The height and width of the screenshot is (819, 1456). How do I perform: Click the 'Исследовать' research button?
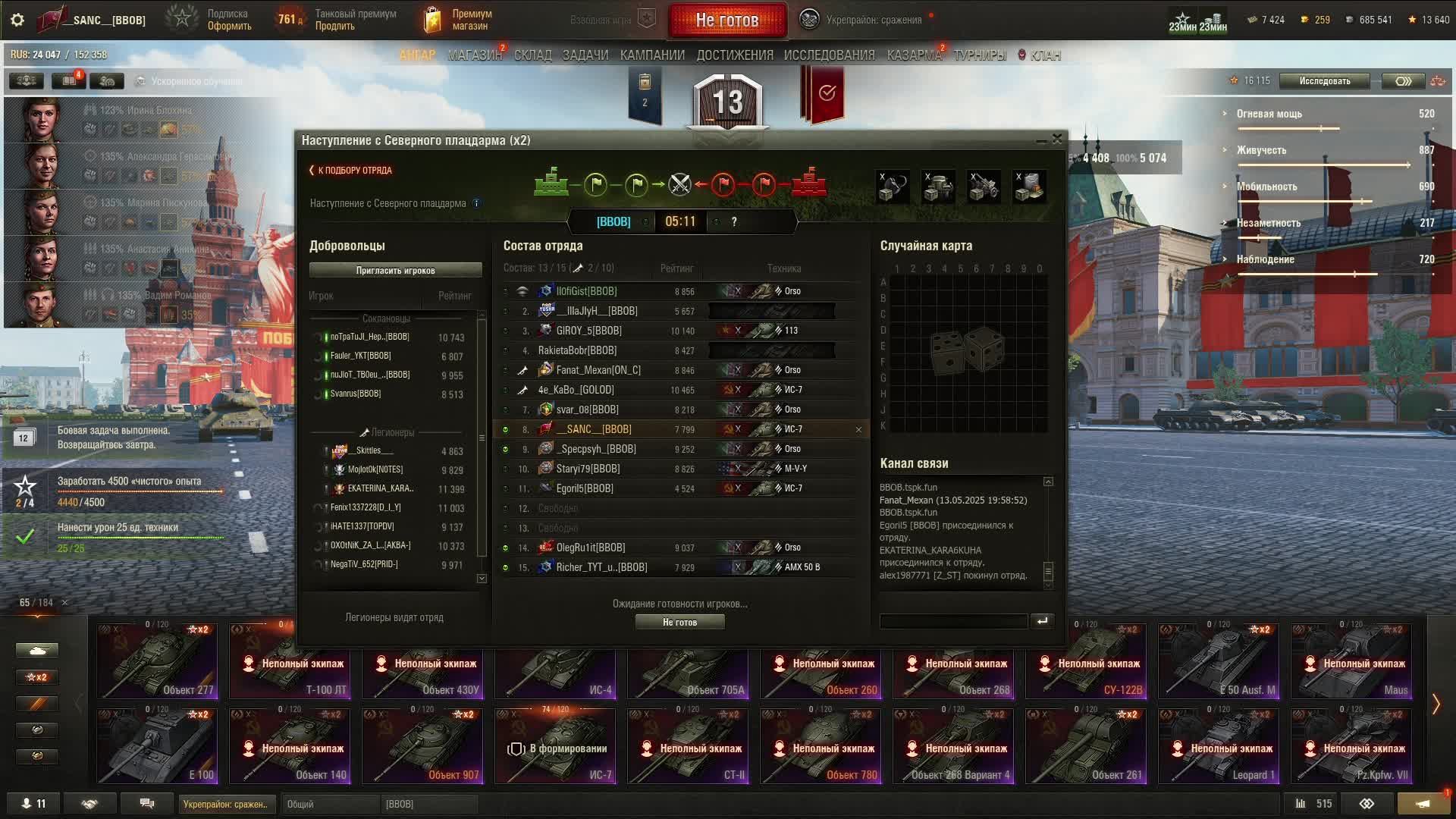tap(1324, 81)
